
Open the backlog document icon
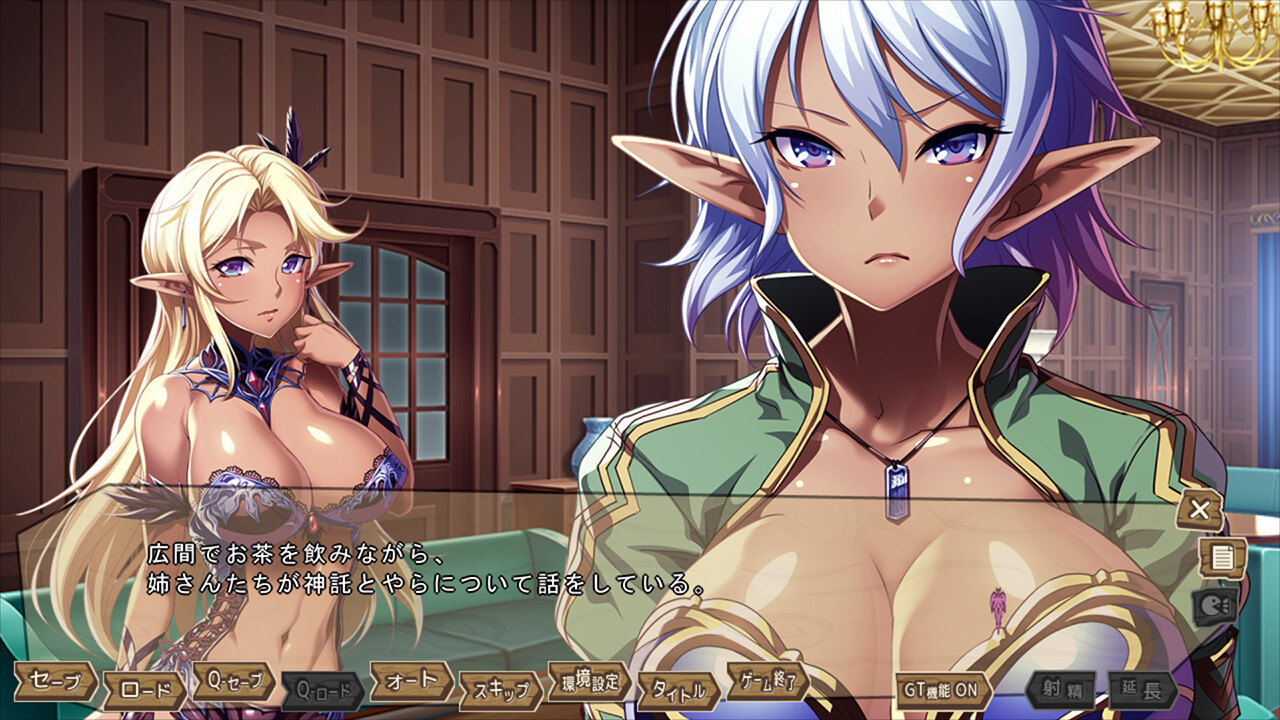[x=1221, y=557]
